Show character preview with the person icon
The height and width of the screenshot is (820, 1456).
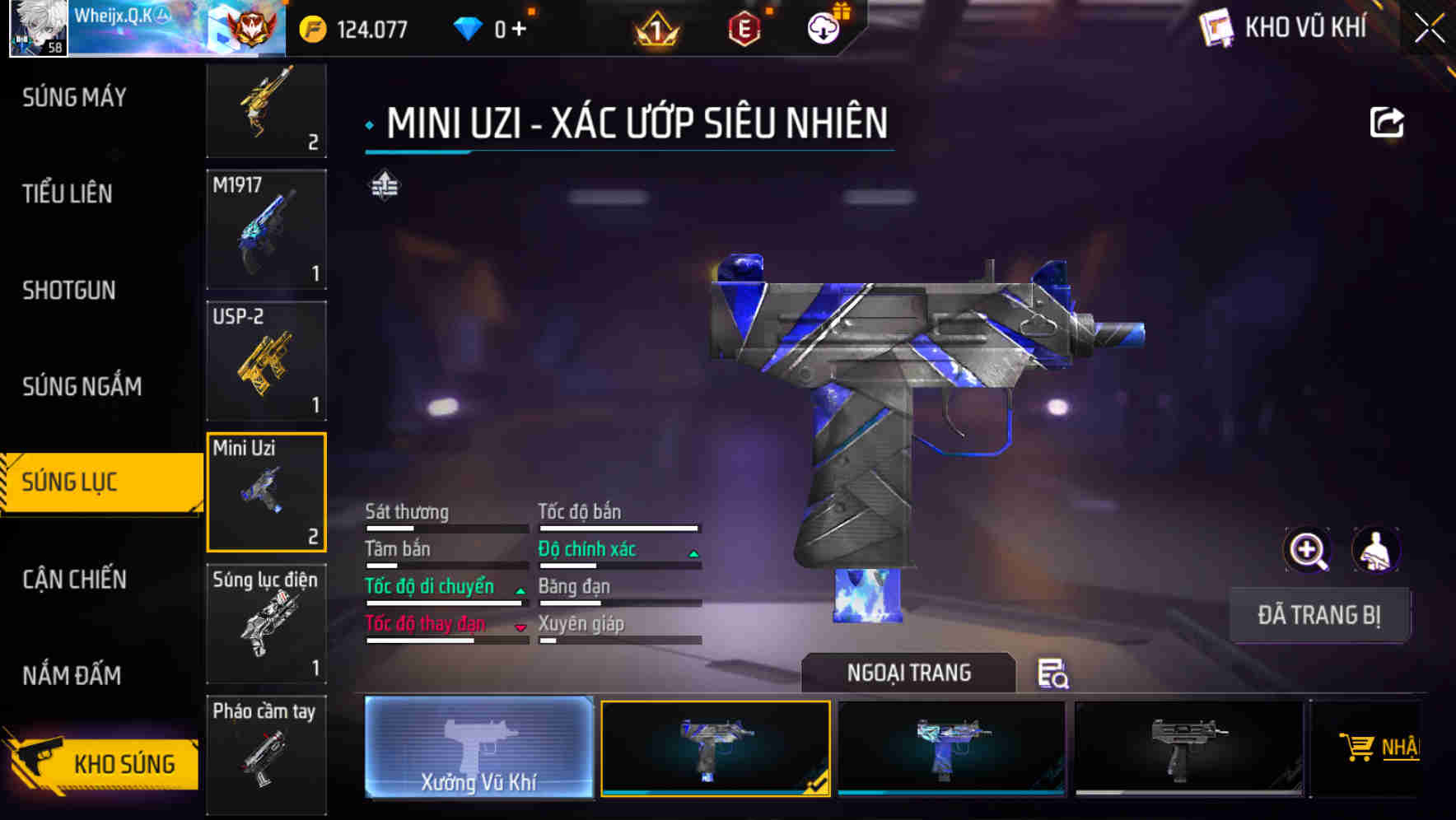tap(1375, 550)
